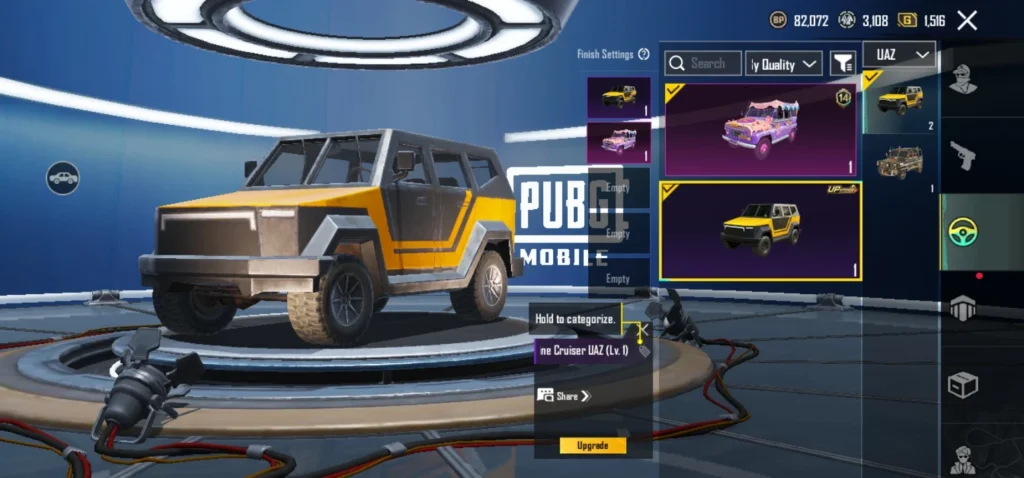The height and width of the screenshot is (478, 1024).
Task: Open the steering wheel vehicles tab
Action: pos(963,232)
